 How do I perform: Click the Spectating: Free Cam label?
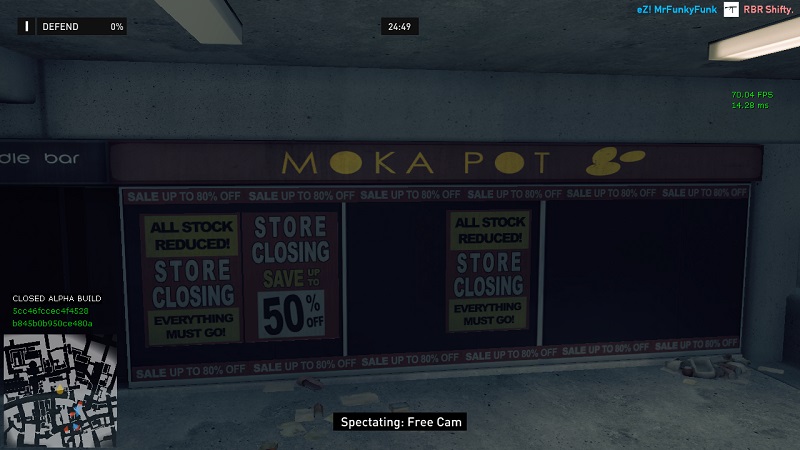pos(399,422)
